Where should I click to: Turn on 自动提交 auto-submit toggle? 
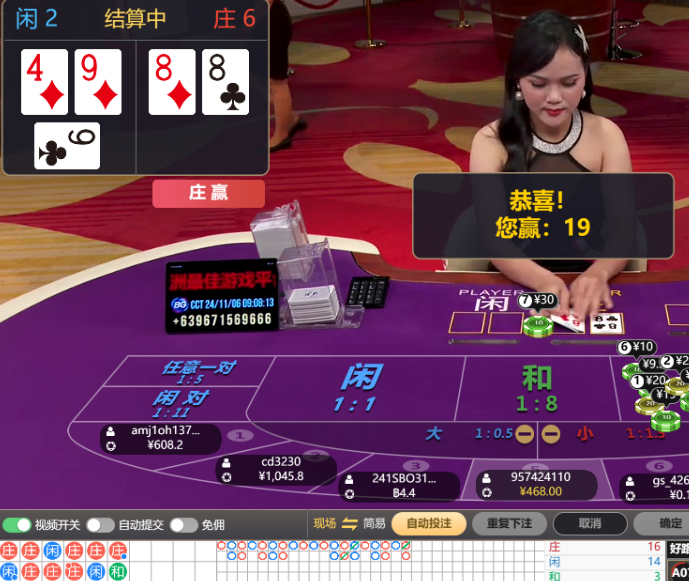[x=100, y=525]
